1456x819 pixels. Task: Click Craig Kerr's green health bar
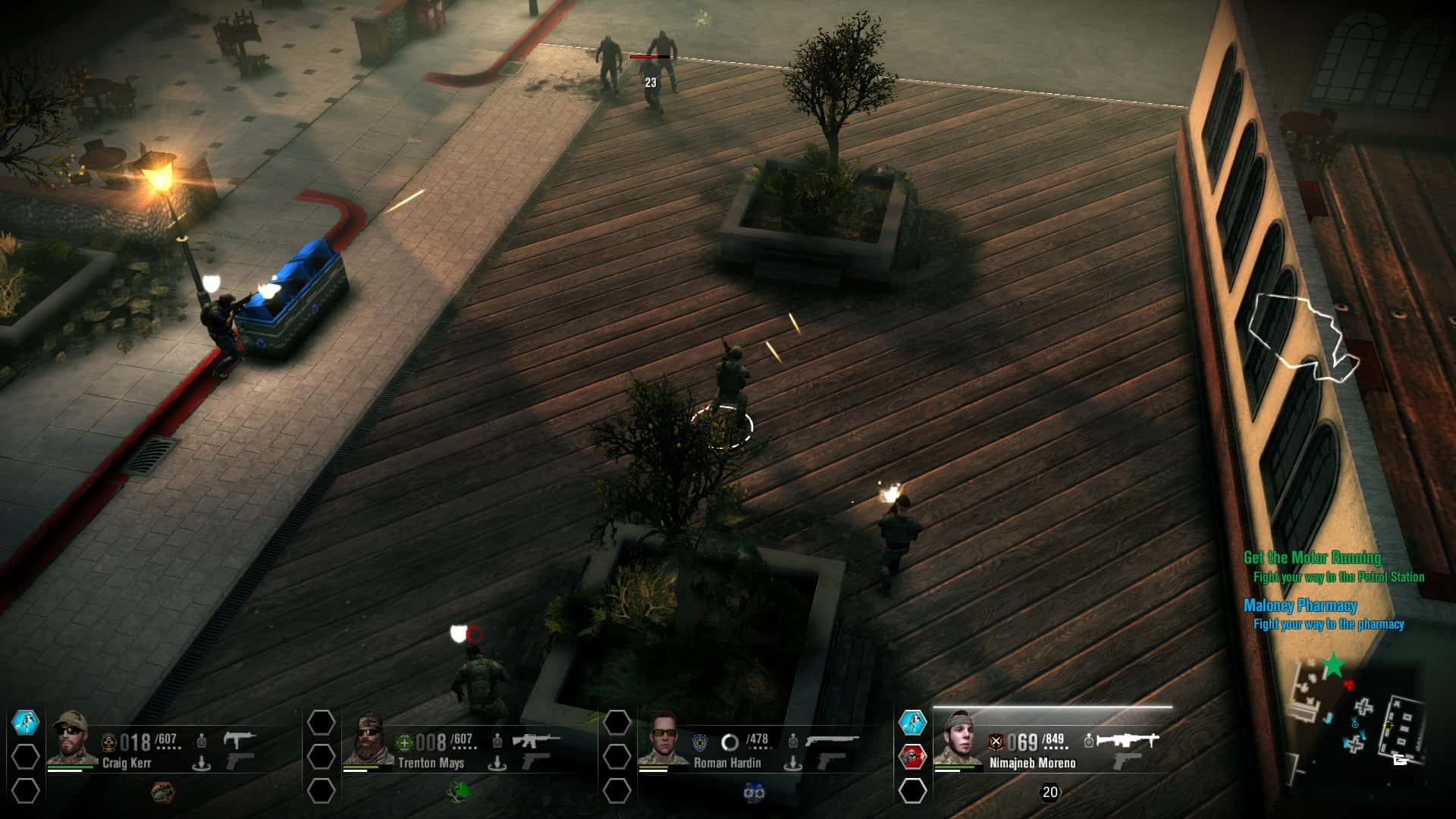coord(70,767)
